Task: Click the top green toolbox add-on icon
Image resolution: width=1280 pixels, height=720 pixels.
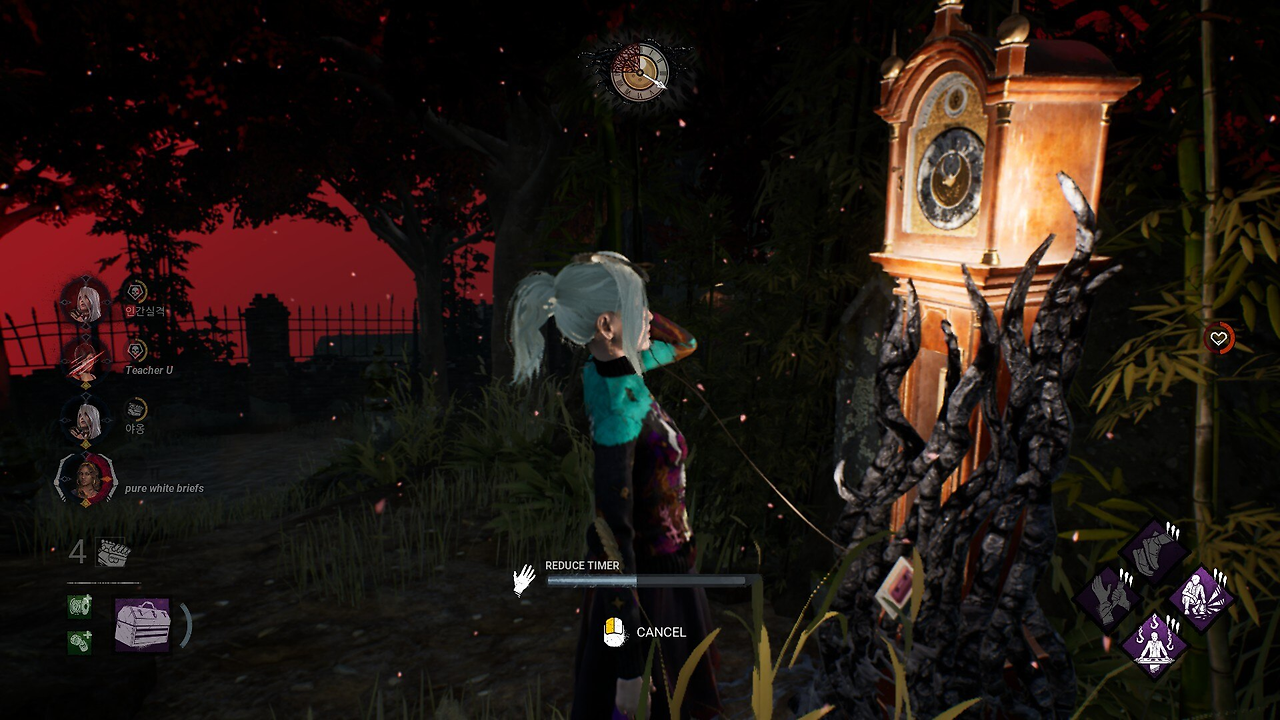Action: tap(80, 606)
